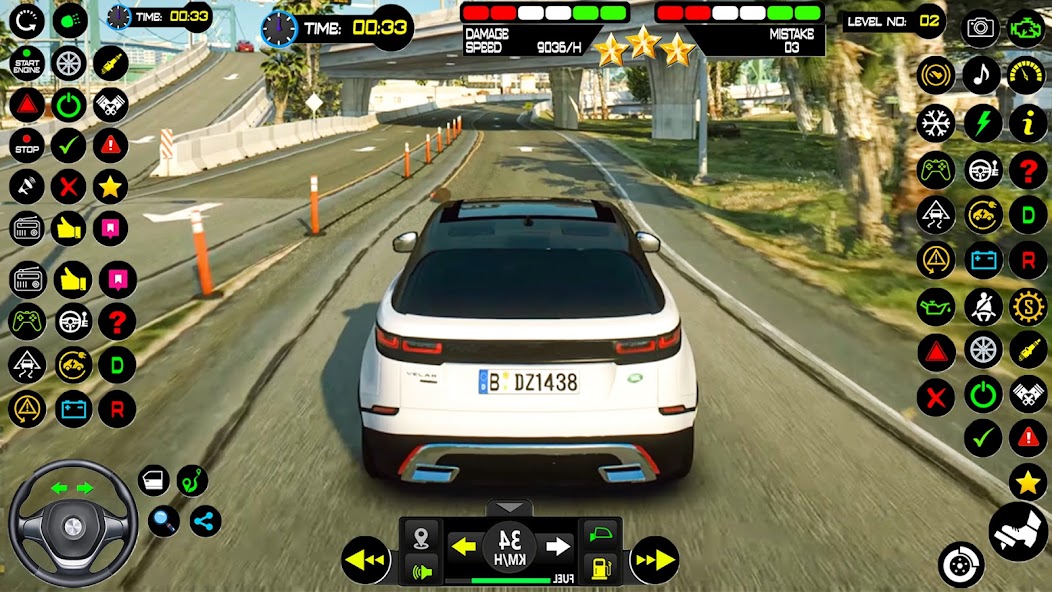Open the car door icon
This screenshot has height=592, width=1052.
point(153,482)
